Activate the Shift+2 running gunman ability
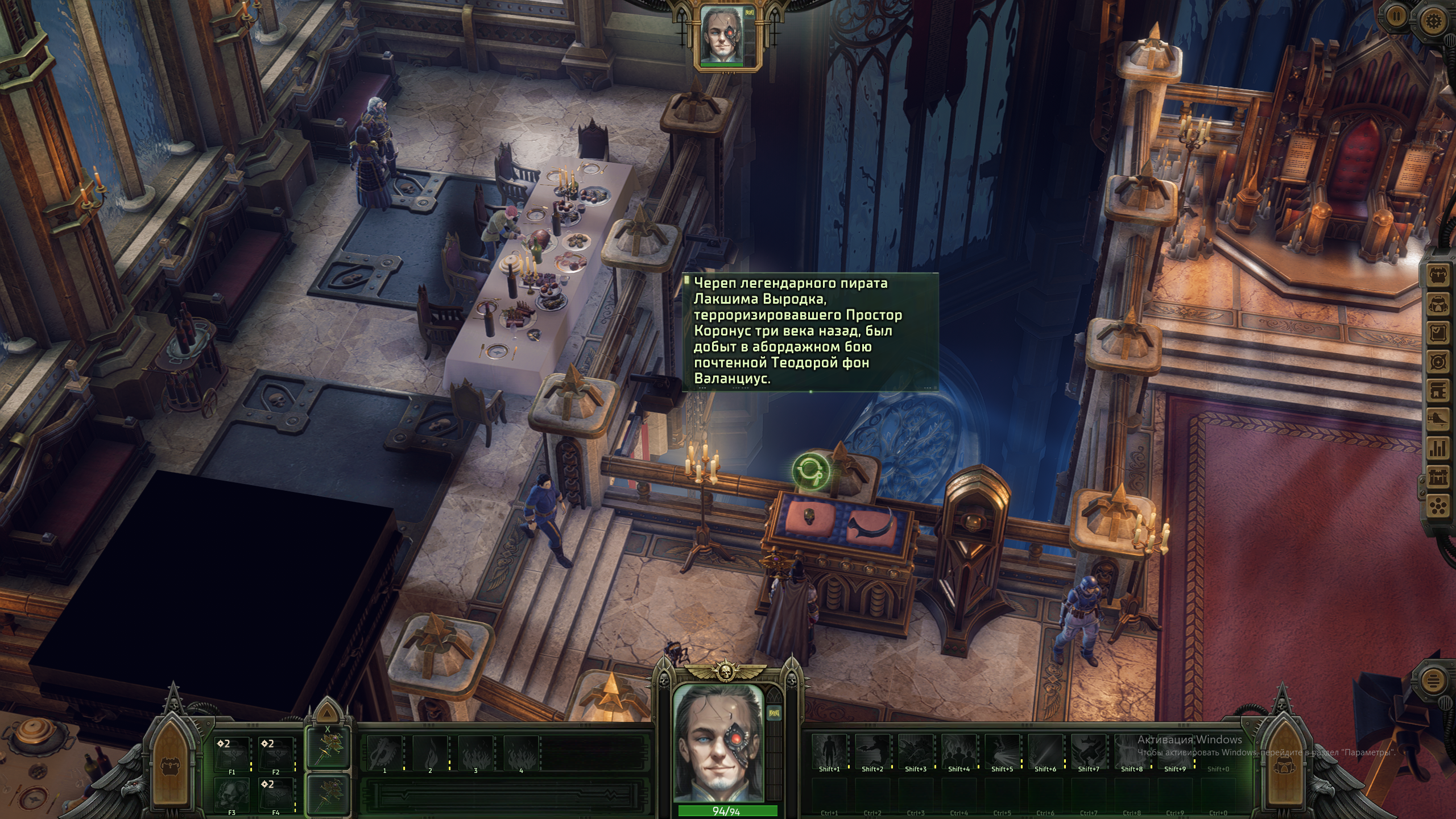 tap(872, 751)
